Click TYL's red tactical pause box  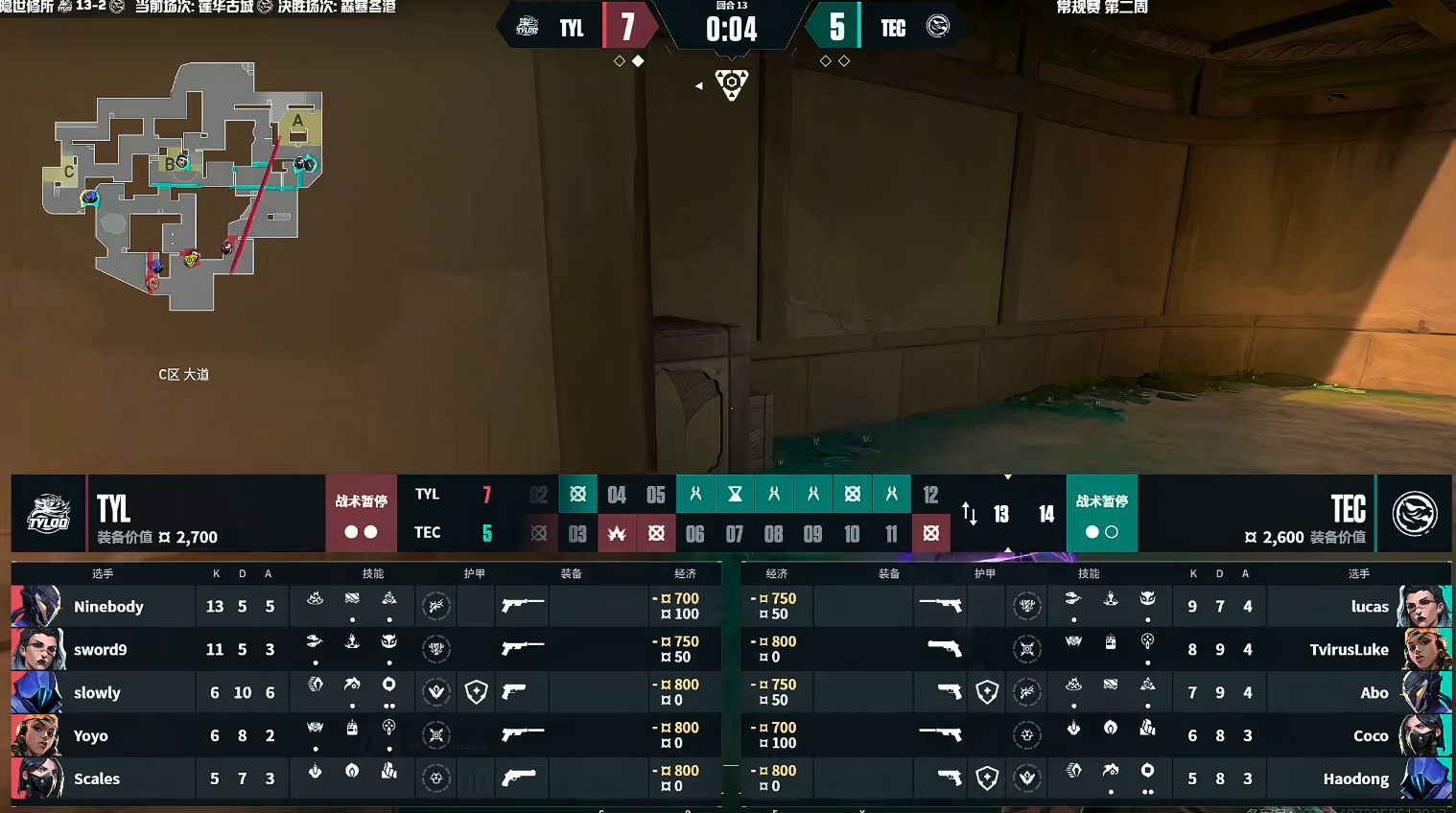[x=361, y=514]
